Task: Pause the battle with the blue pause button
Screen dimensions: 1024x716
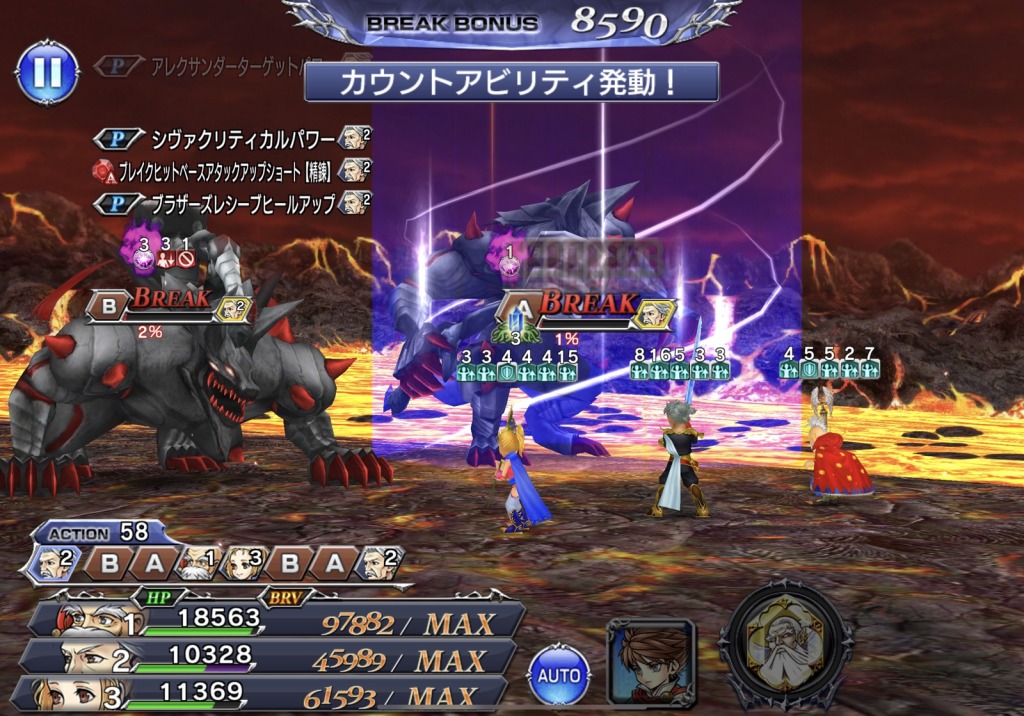Action: [47, 71]
